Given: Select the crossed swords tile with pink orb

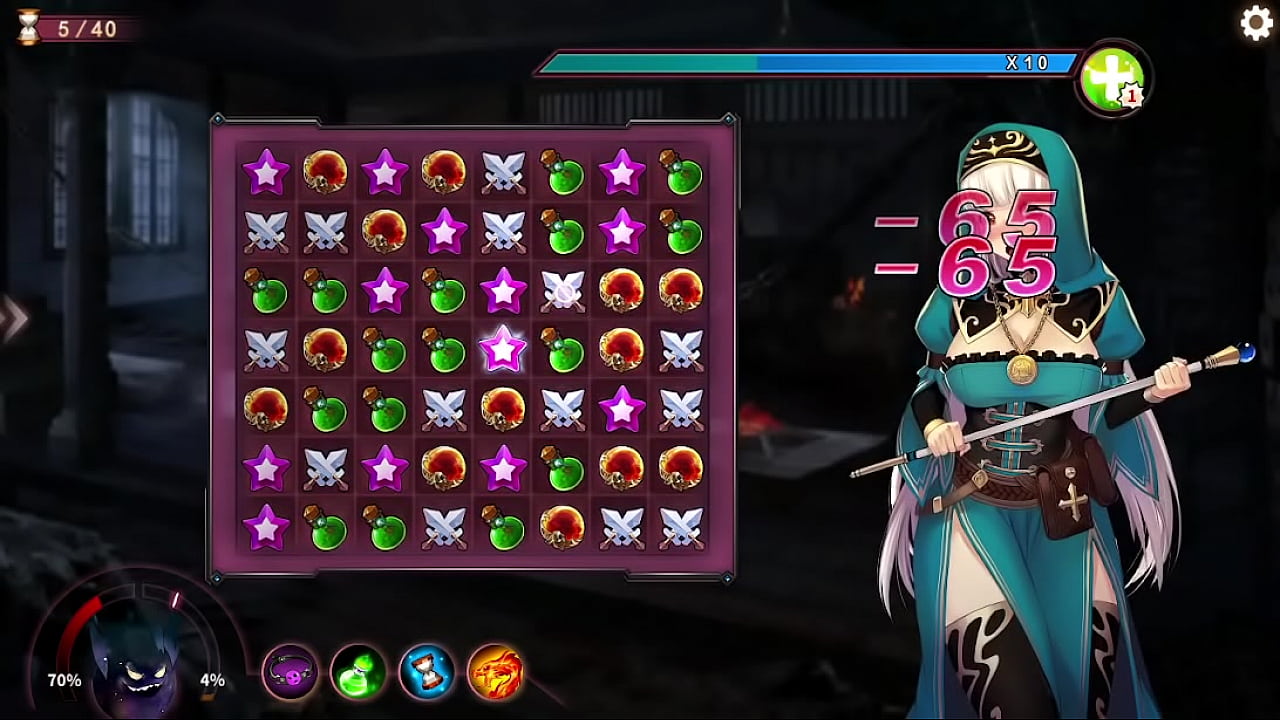Looking at the screenshot, I should click(563, 291).
